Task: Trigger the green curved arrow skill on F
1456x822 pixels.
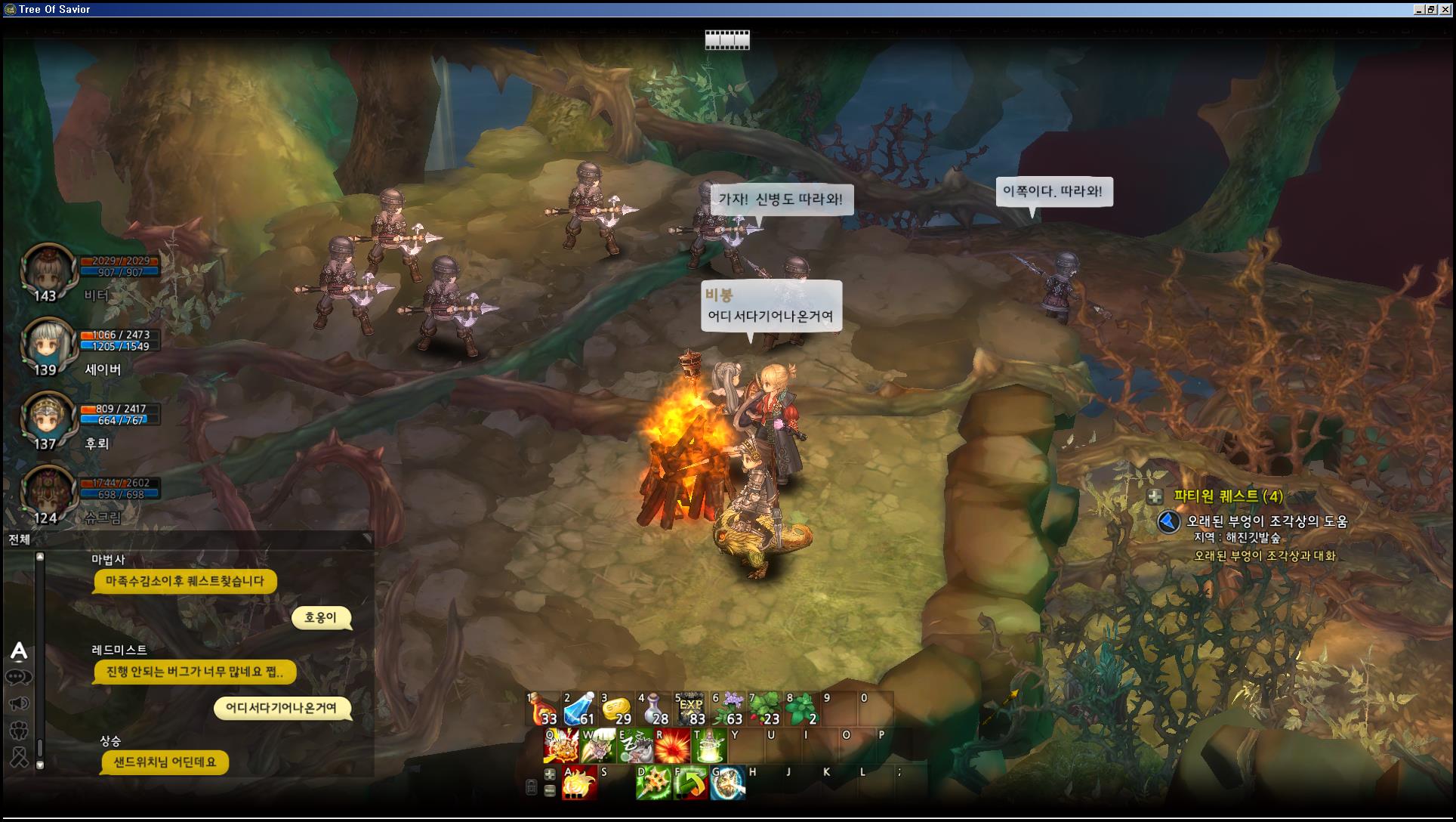Action: click(x=690, y=783)
